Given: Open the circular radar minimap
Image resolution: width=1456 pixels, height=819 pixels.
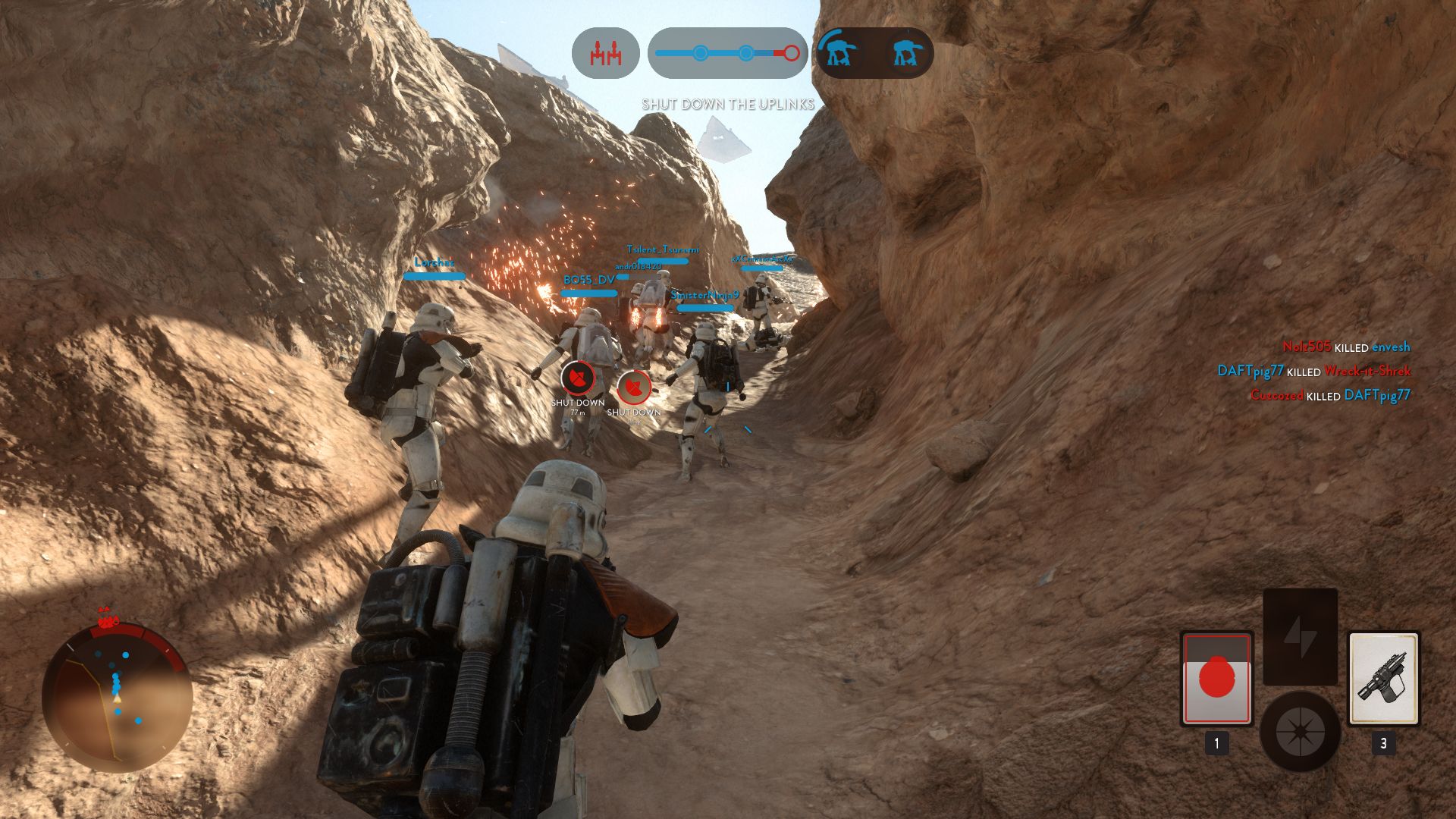Looking at the screenshot, I should [117, 696].
